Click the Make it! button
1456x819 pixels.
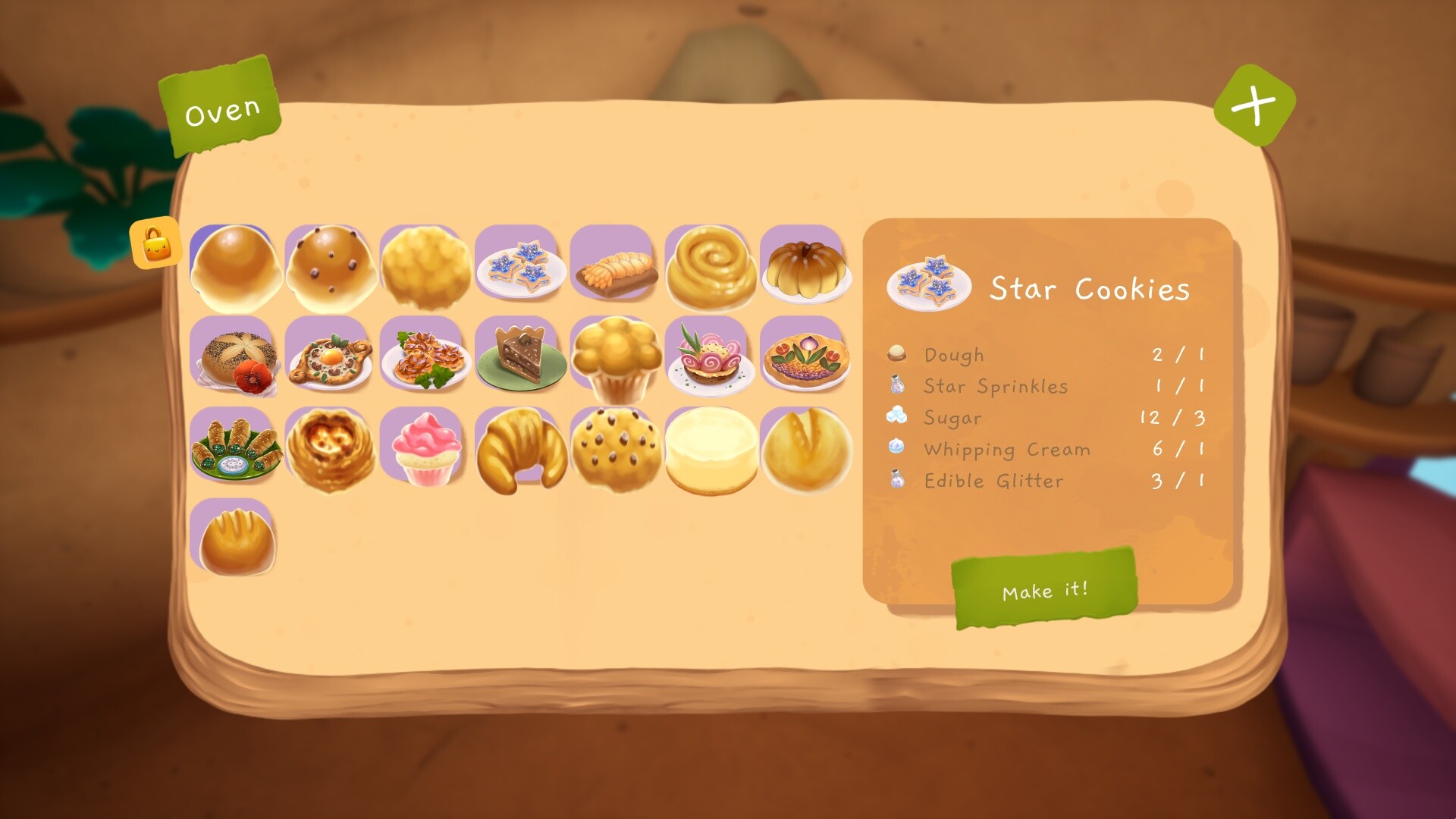1044,589
